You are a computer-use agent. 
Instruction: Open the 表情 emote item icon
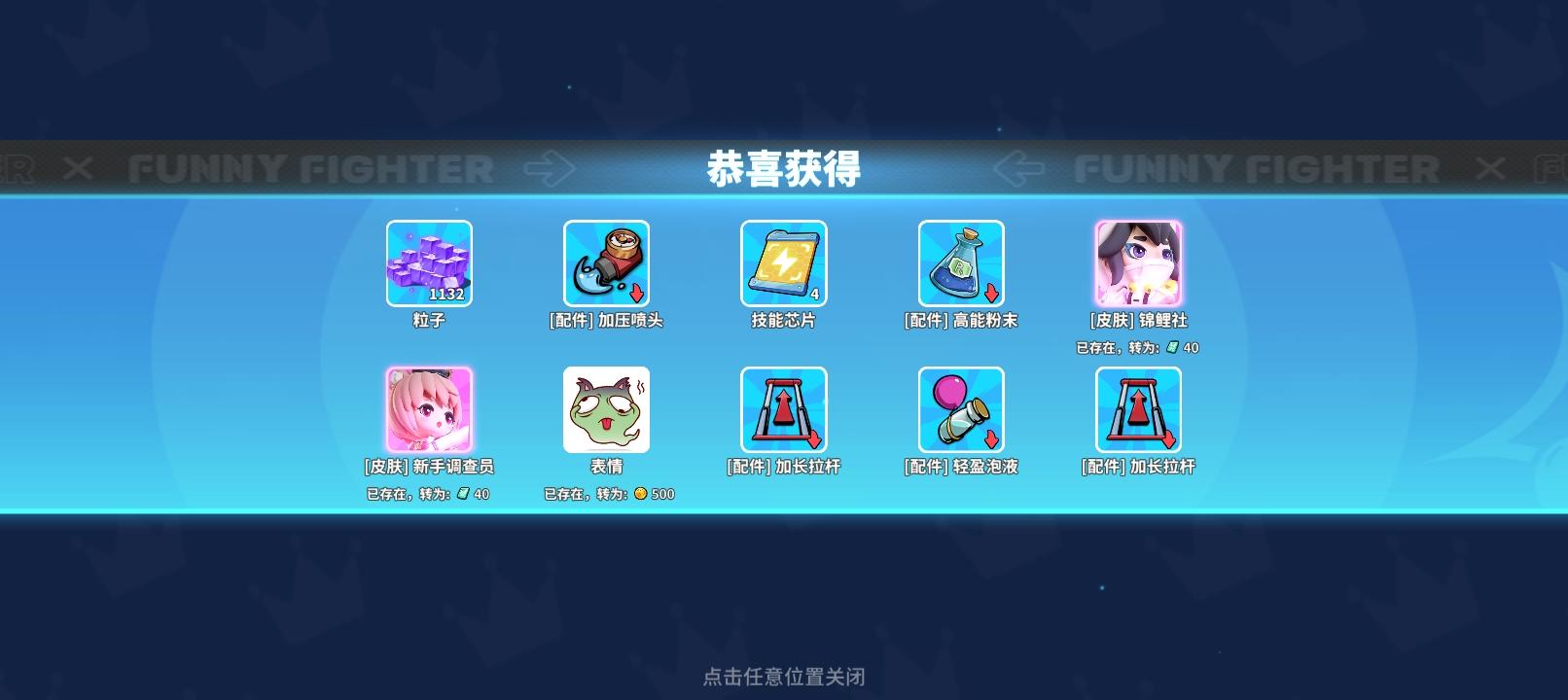606,408
